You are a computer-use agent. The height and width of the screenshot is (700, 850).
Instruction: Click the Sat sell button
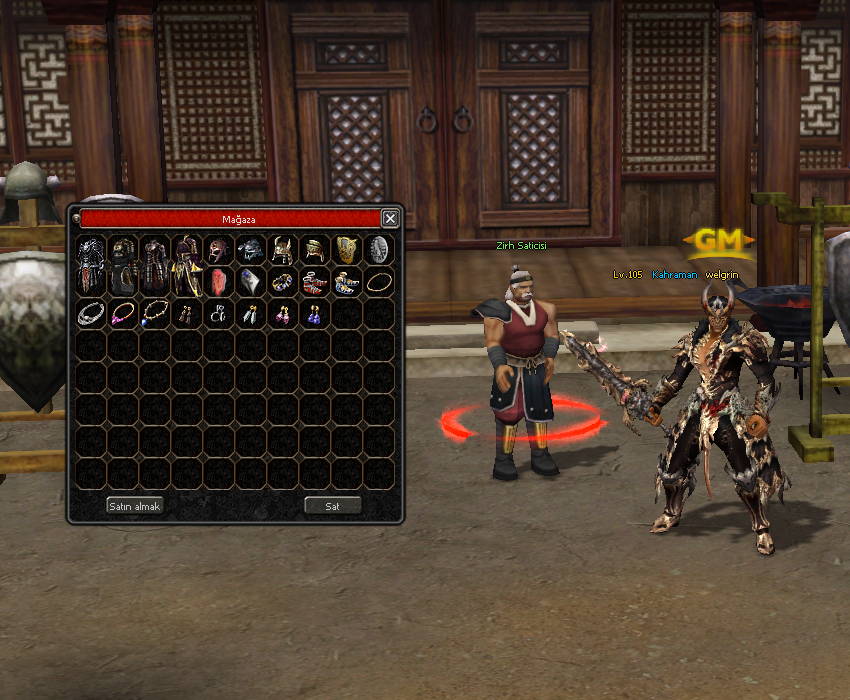pyautogui.click(x=332, y=506)
